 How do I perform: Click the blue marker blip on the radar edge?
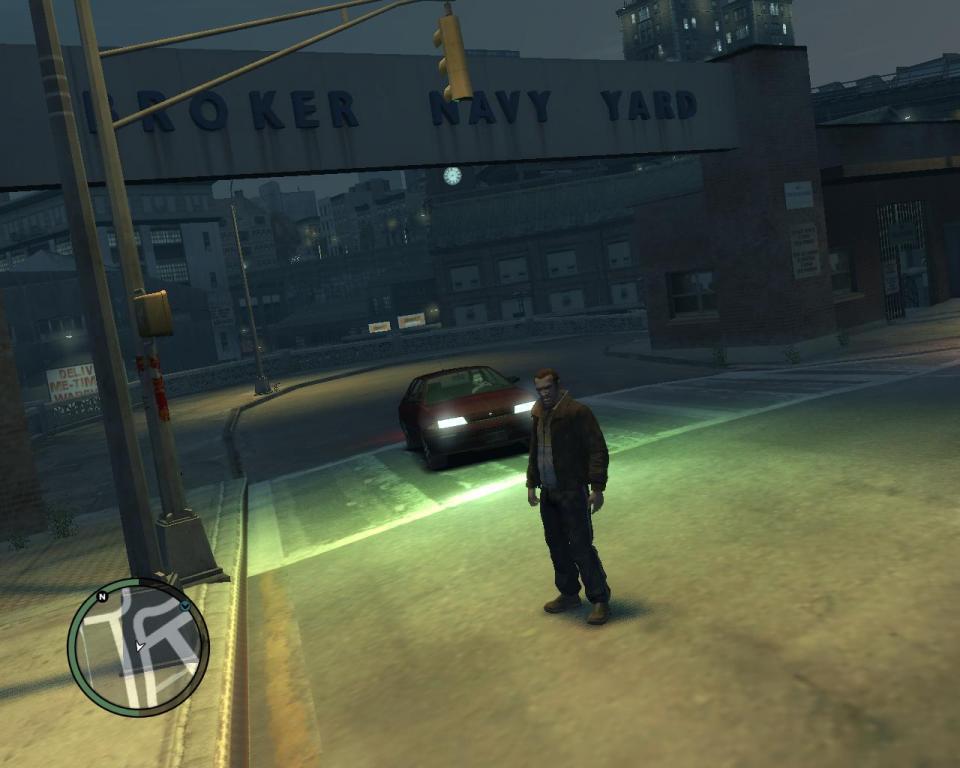[185, 606]
